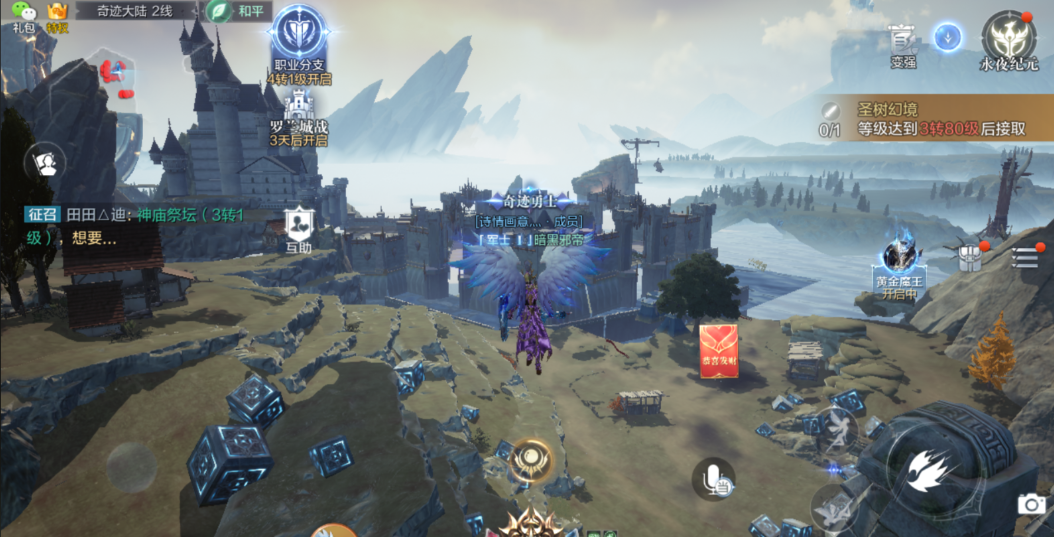Open the 特权 privilege crown icon

coord(57,13)
